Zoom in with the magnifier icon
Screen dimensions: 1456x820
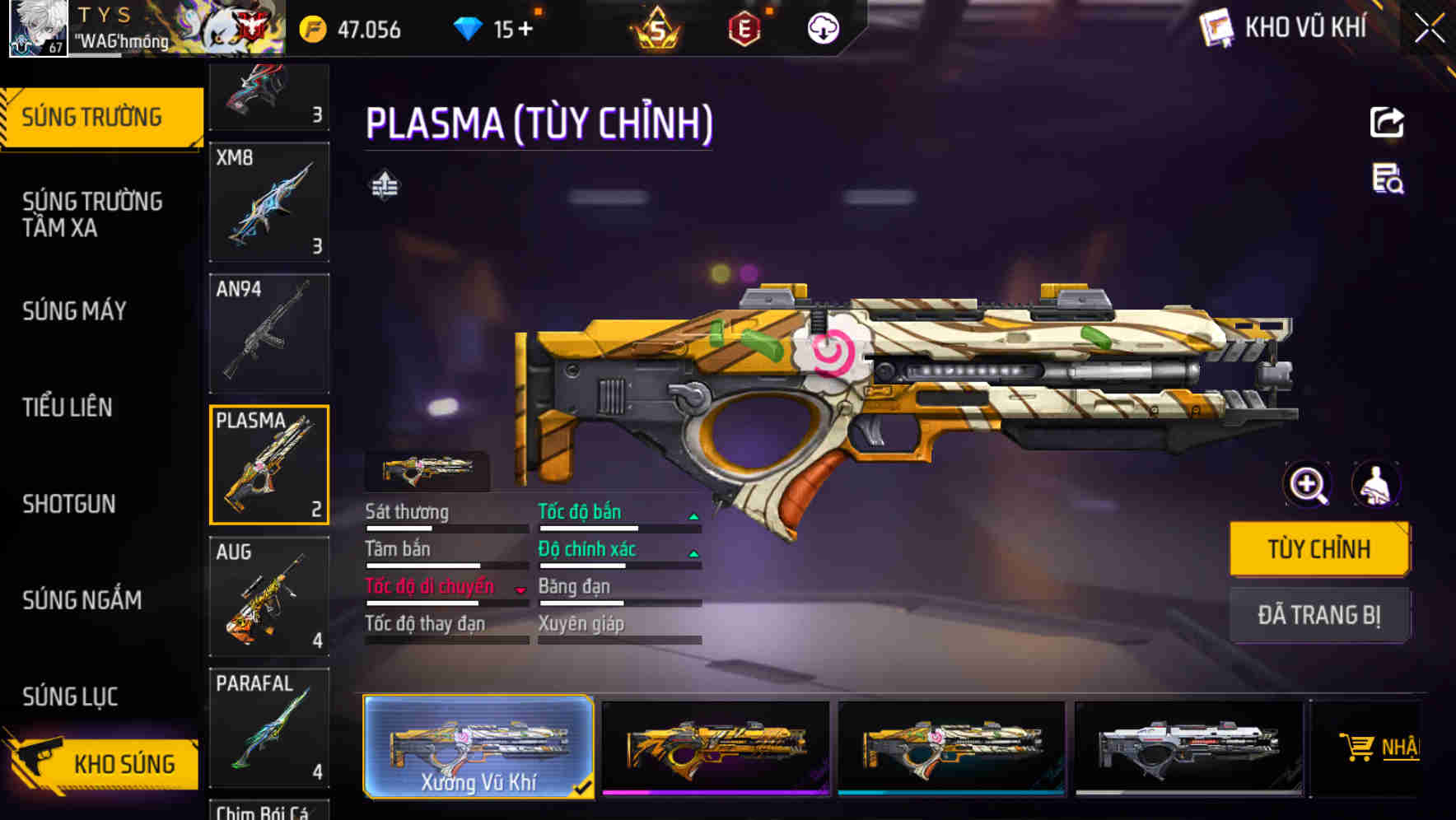(1308, 484)
